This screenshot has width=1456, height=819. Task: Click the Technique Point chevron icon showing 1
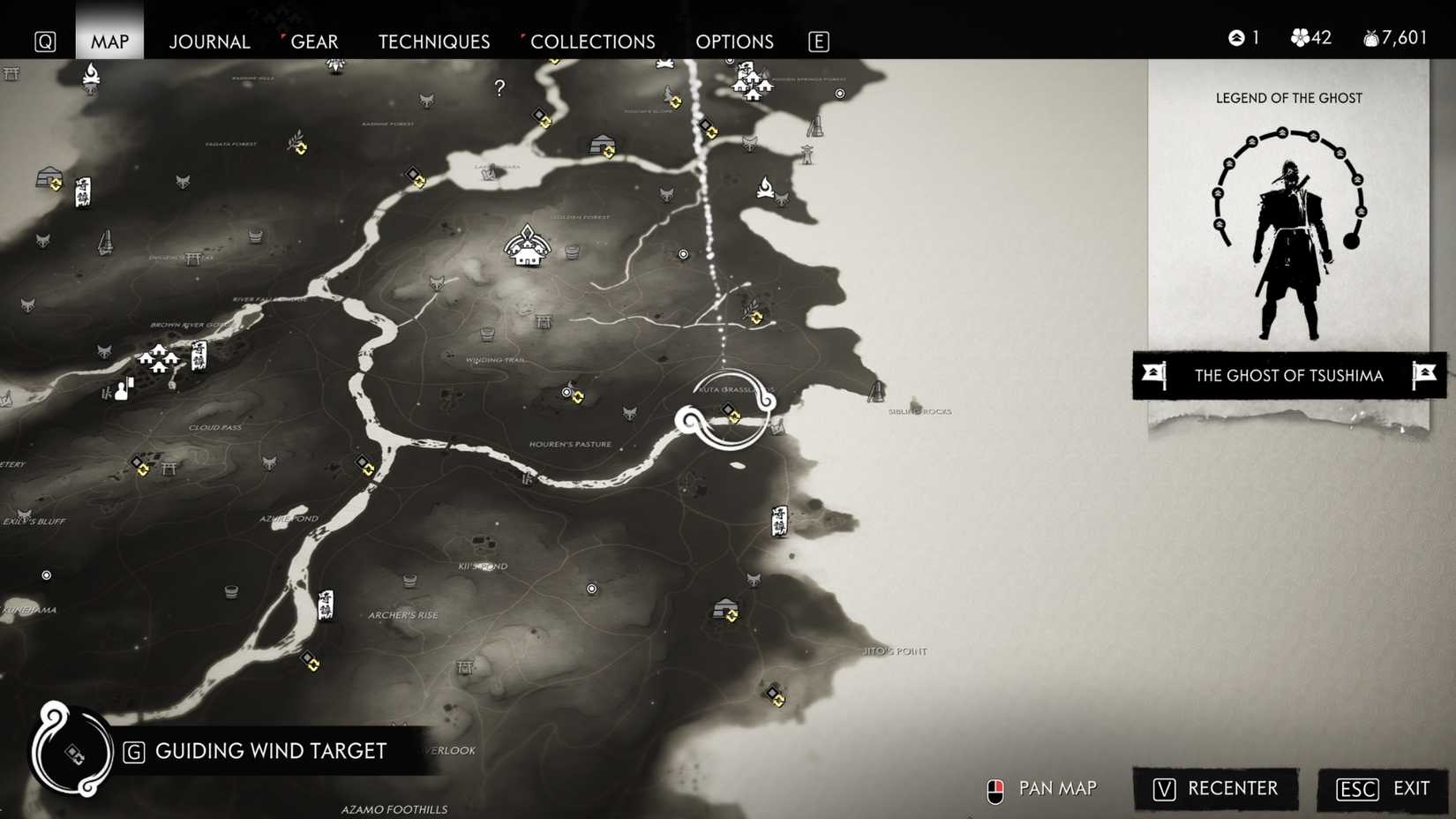click(x=1235, y=37)
